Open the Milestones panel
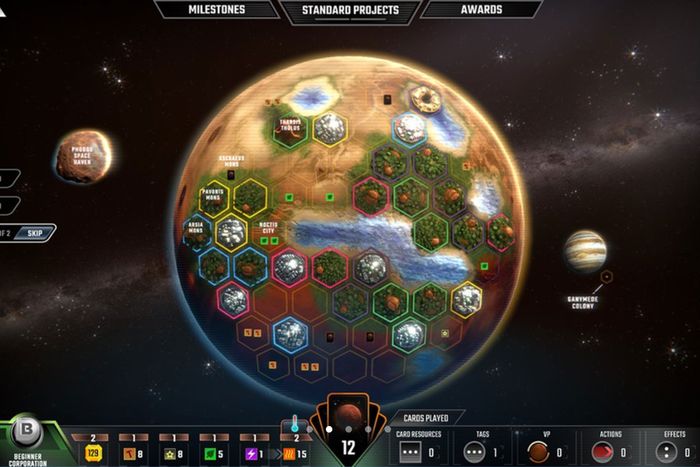The width and height of the screenshot is (700, 467). tap(218, 10)
